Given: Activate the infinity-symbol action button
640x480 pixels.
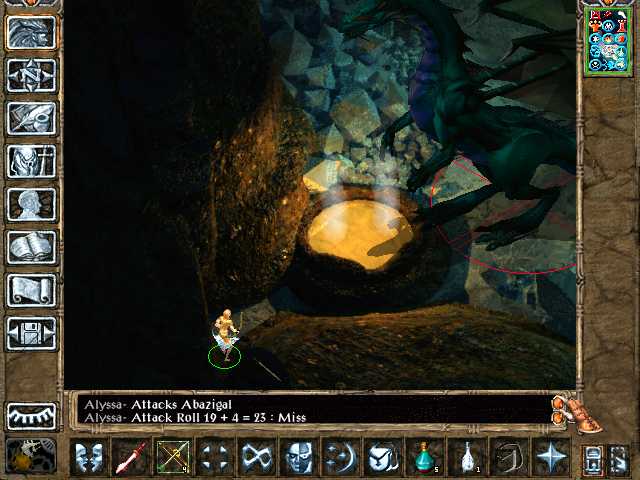Looking at the screenshot, I should tap(256, 458).
